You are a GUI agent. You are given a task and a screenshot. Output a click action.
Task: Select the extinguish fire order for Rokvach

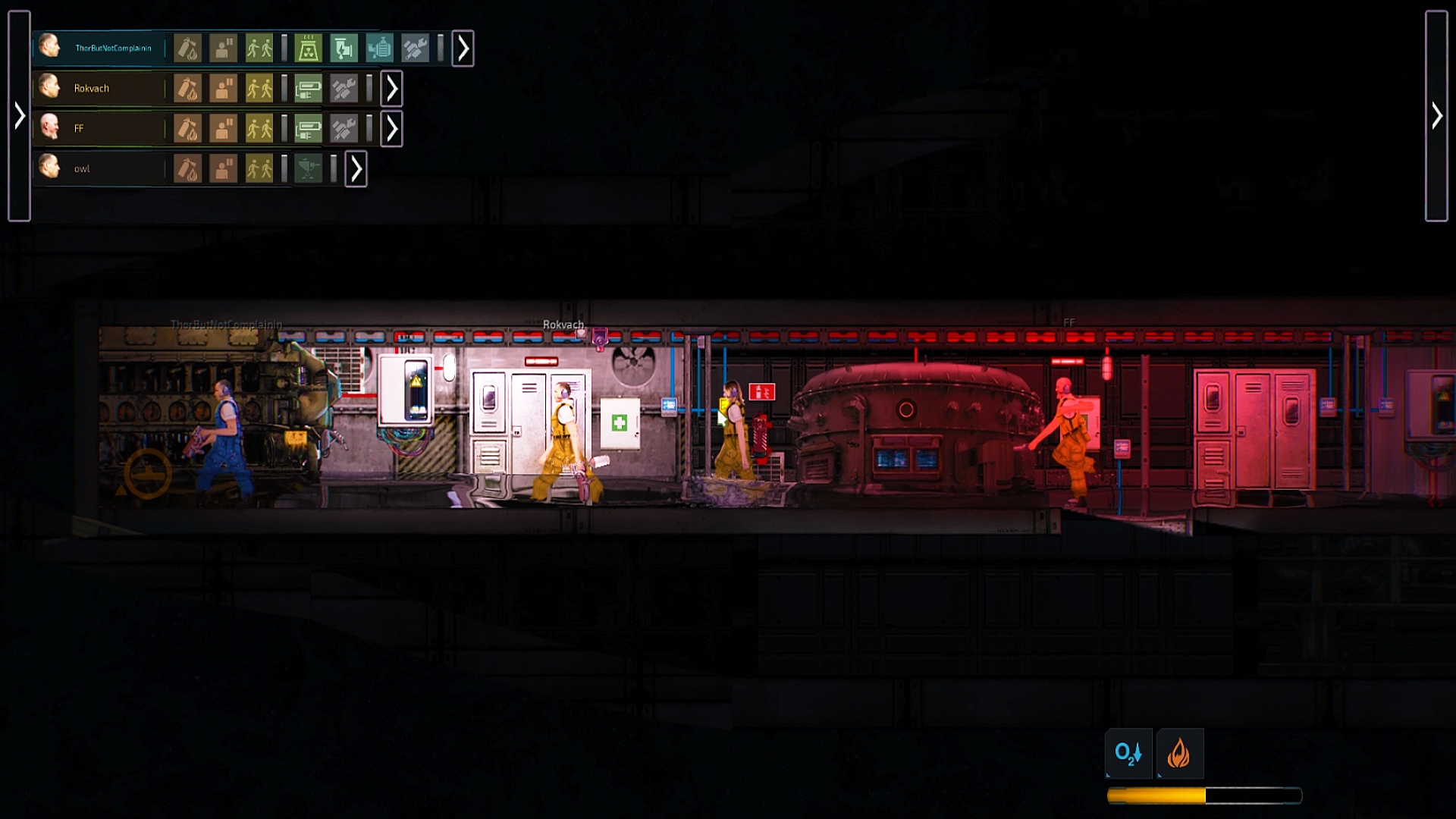point(188,88)
